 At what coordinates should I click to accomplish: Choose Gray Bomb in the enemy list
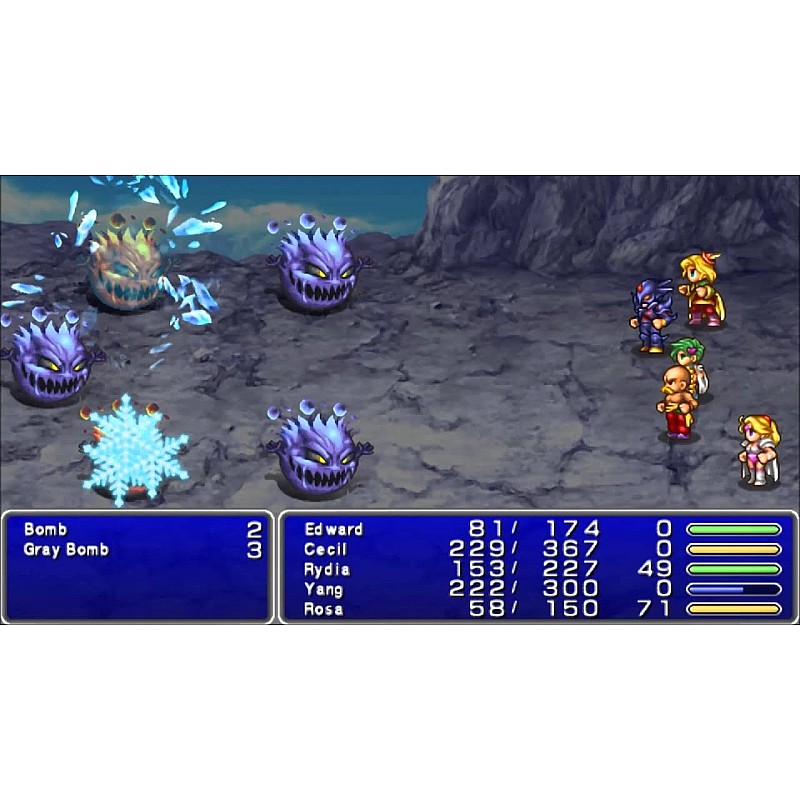coord(66,549)
